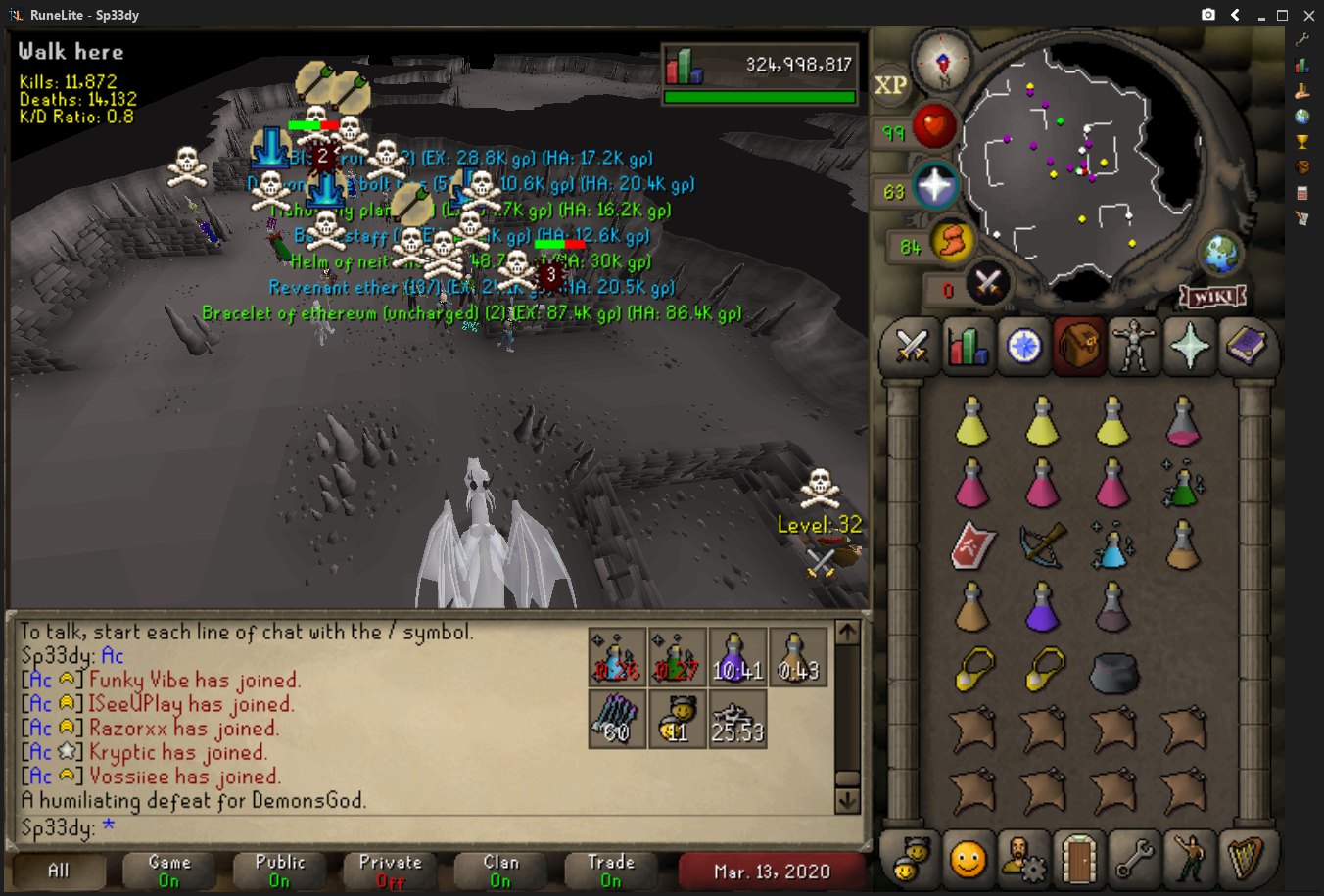Click the red team cape item
Screen dimensions: 1324x896
[x=972, y=545]
